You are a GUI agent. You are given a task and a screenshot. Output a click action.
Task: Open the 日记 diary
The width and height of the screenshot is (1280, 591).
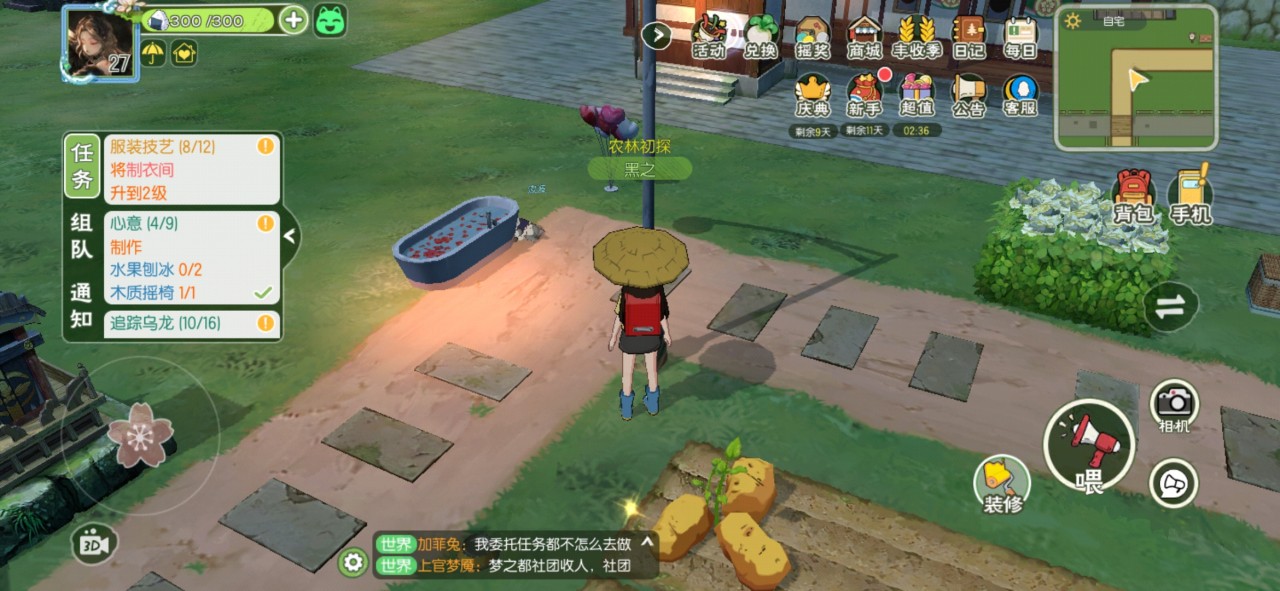pyautogui.click(x=968, y=36)
